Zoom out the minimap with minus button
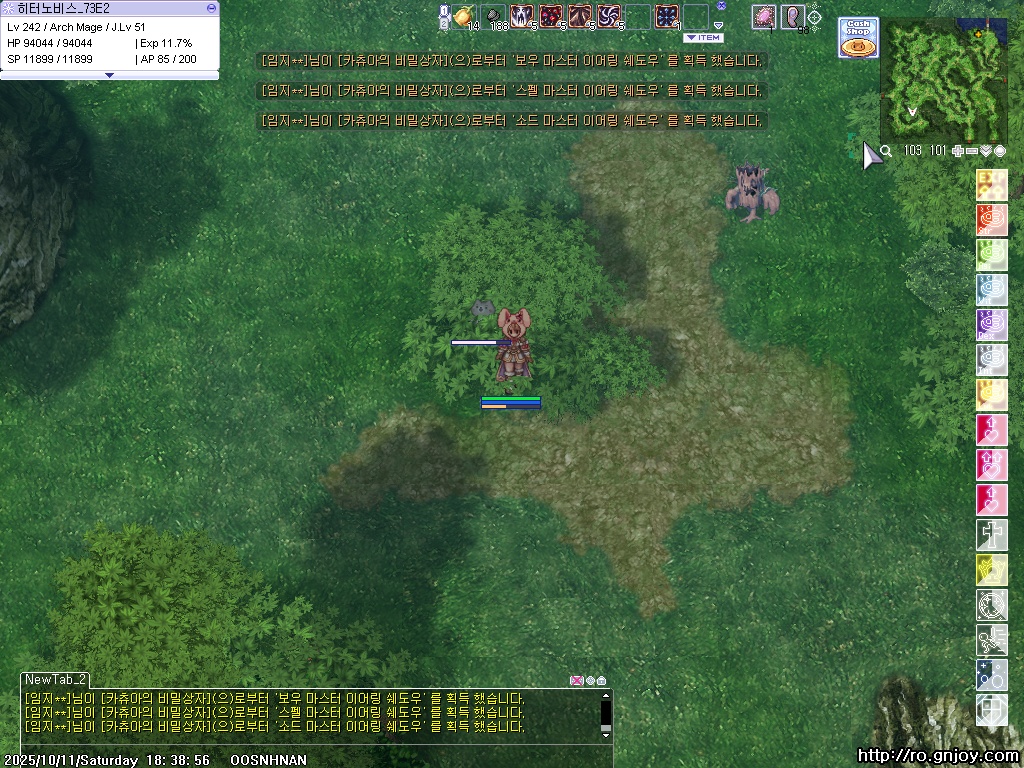 [x=972, y=151]
